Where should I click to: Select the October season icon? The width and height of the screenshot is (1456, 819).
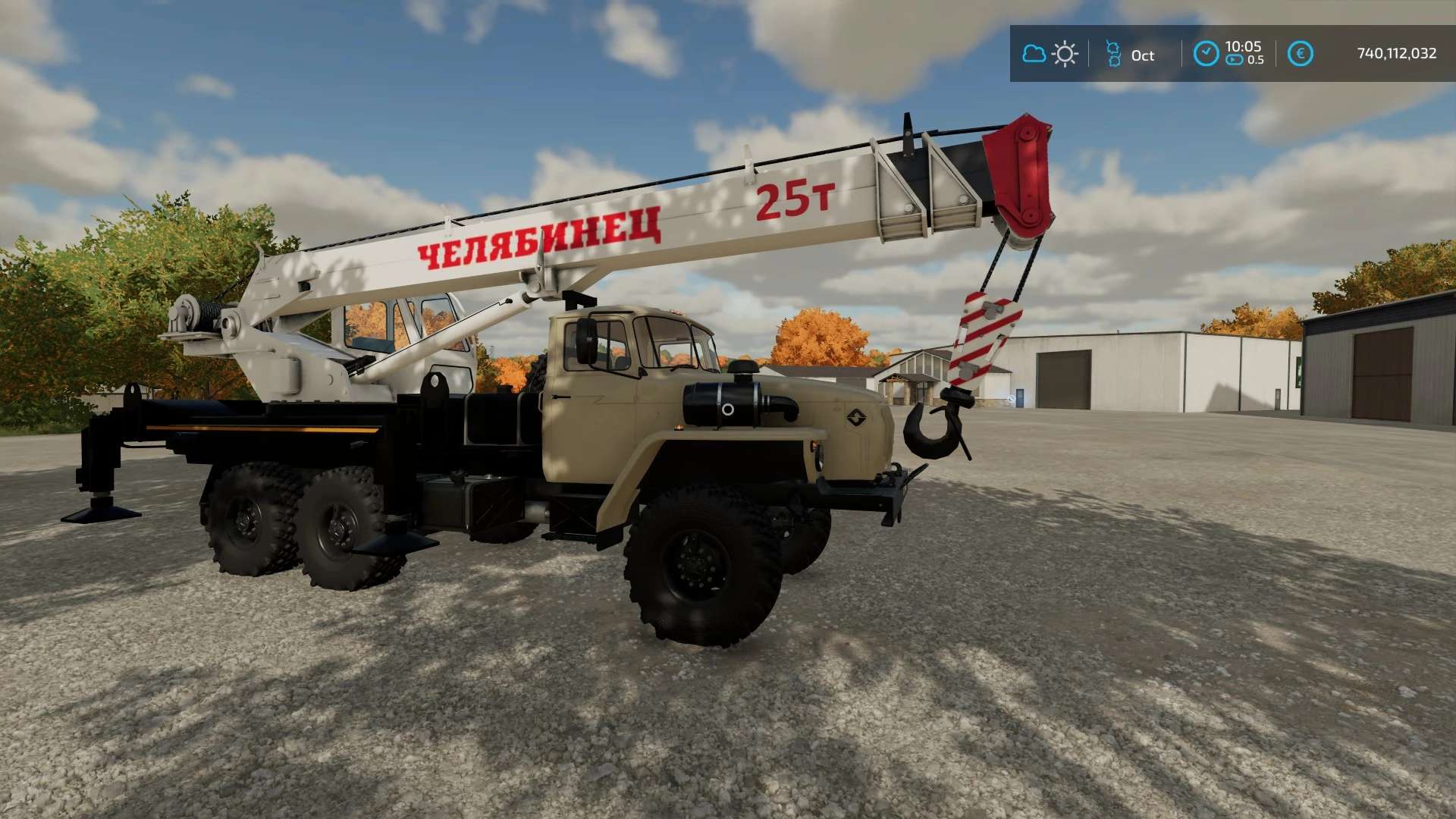[x=1112, y=54]
